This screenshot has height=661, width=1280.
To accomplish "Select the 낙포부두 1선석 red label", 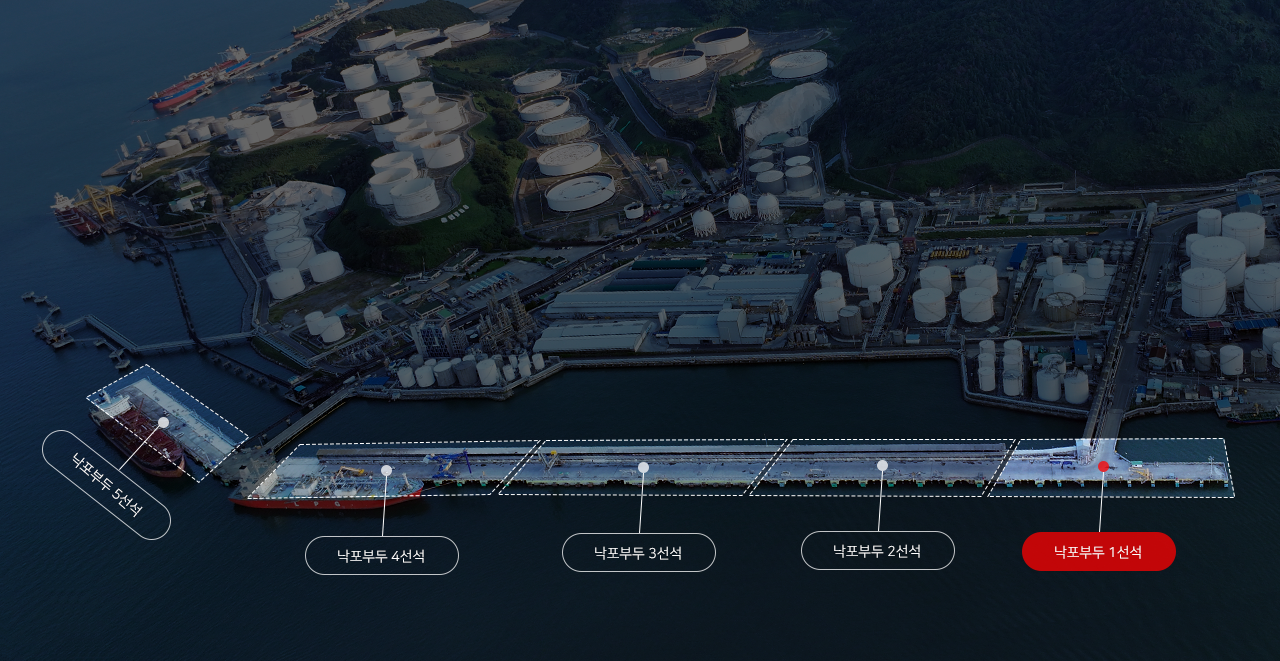I will tap(1098, 551).
